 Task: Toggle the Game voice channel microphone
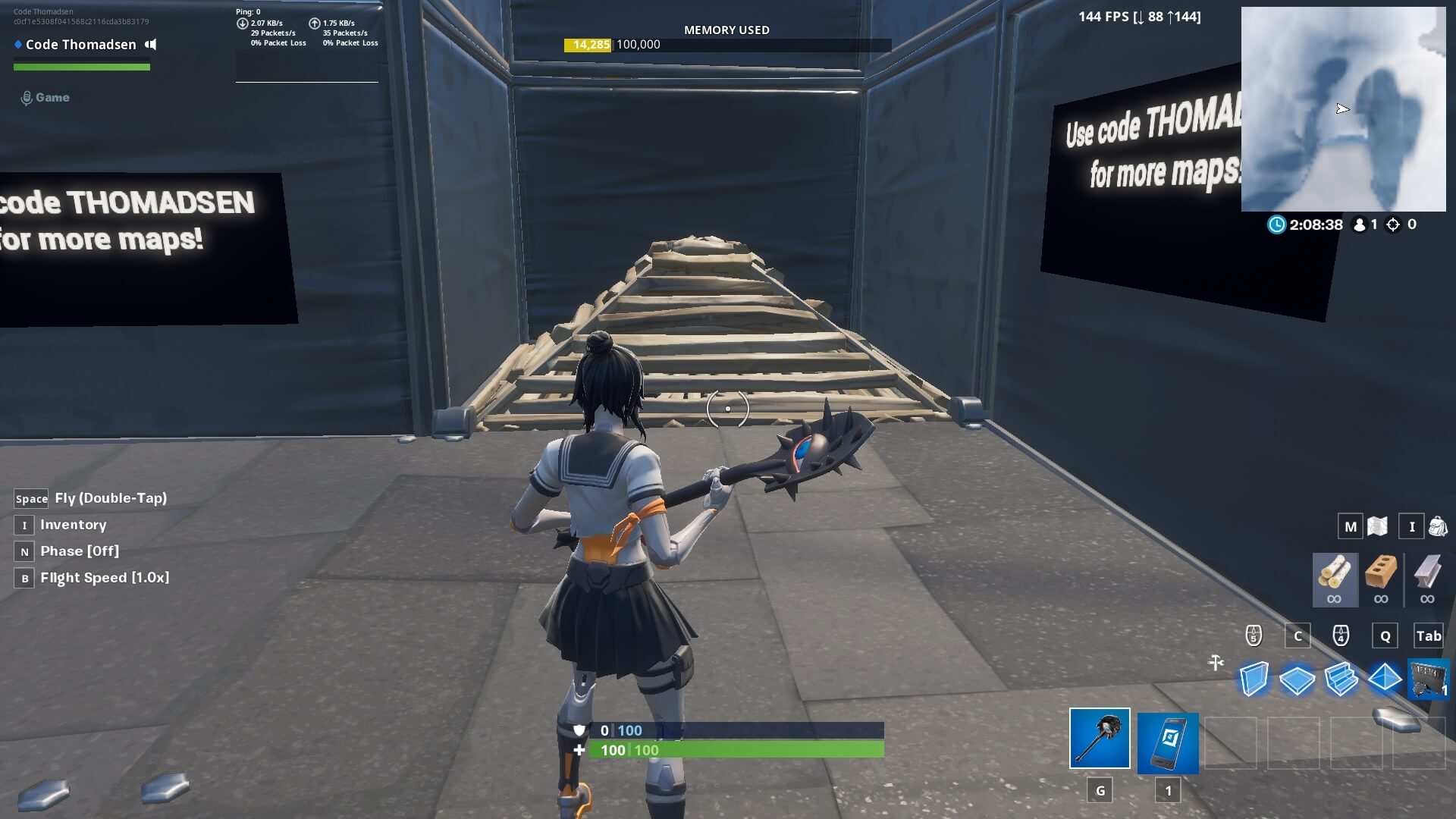[x=28, y=96]
